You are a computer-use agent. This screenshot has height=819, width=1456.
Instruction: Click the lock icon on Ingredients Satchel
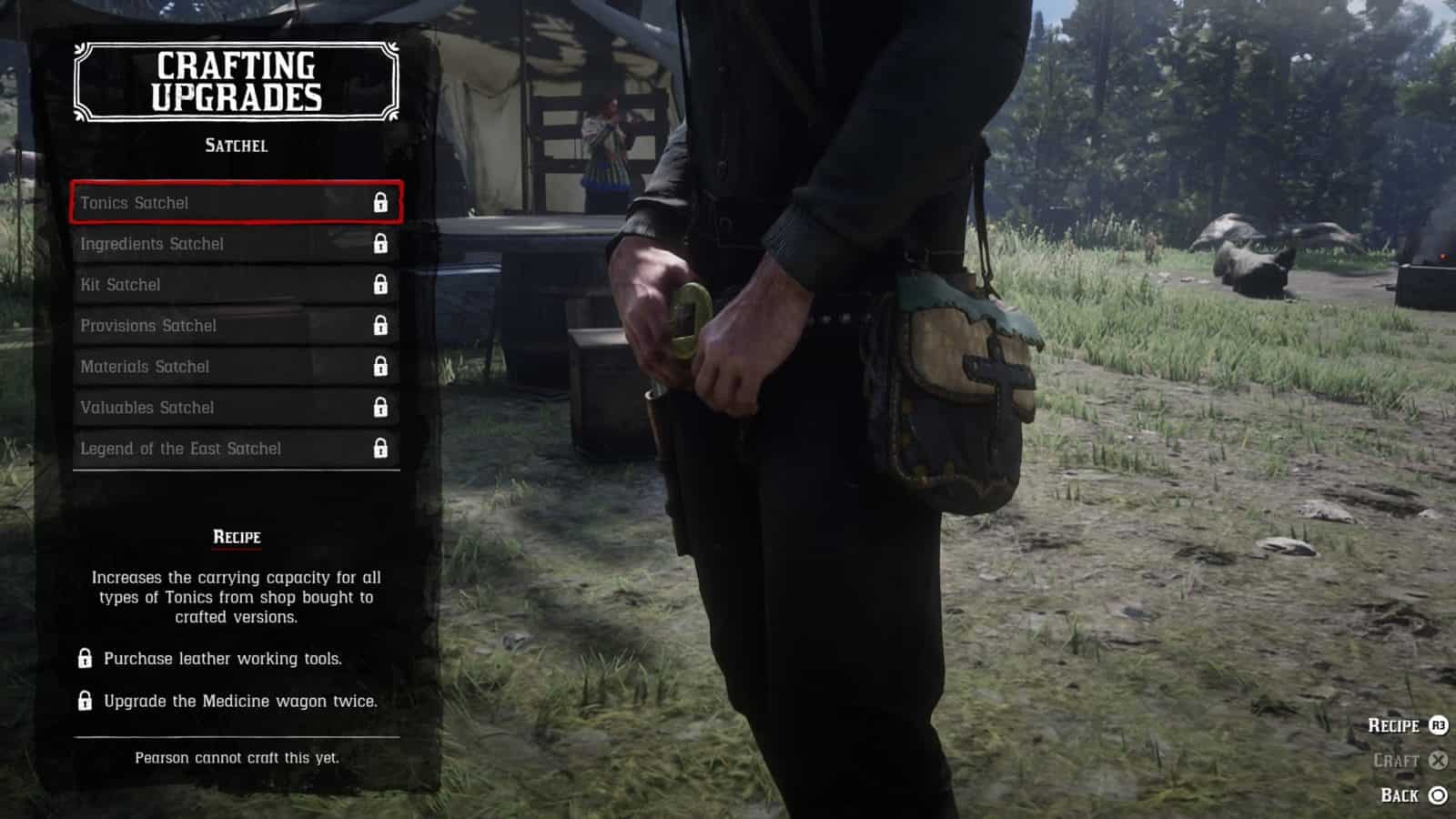pyautogui.click(x=379, y=244)
